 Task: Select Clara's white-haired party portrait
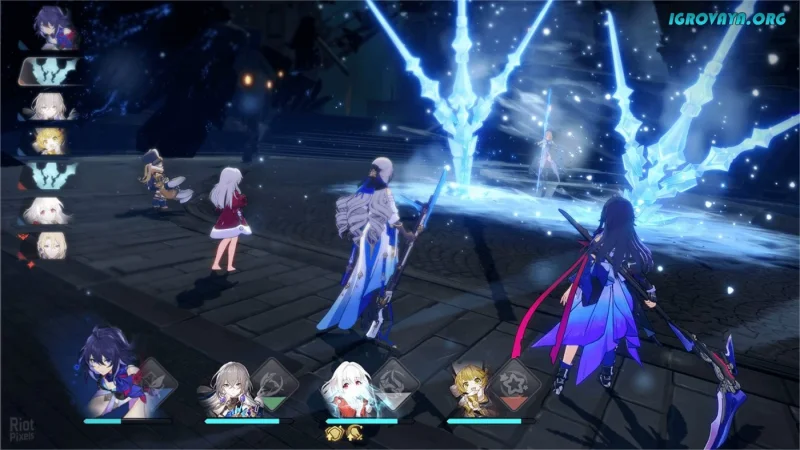[x=349, y=387]
